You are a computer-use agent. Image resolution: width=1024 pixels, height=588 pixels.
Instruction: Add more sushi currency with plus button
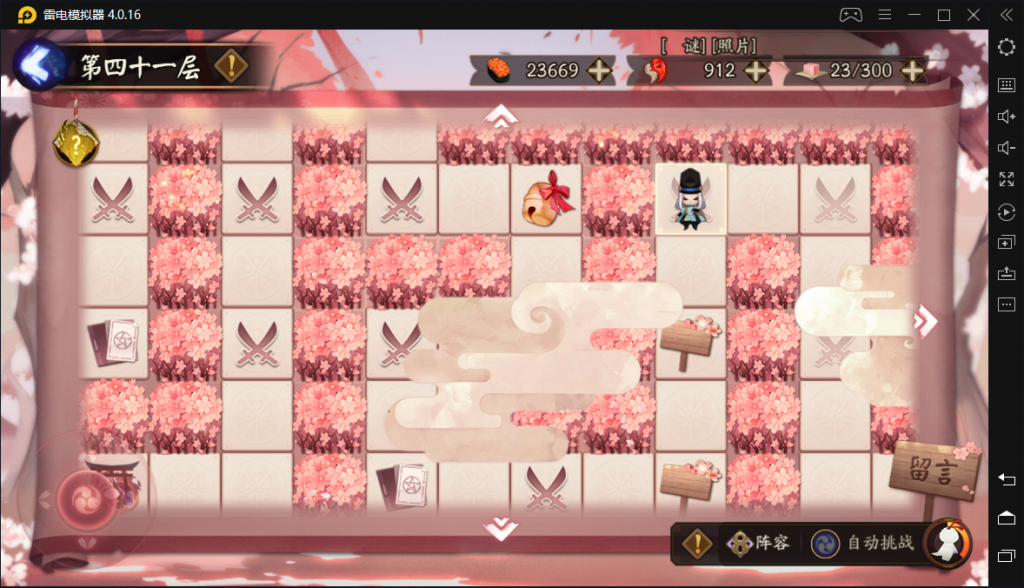(599, 70)
